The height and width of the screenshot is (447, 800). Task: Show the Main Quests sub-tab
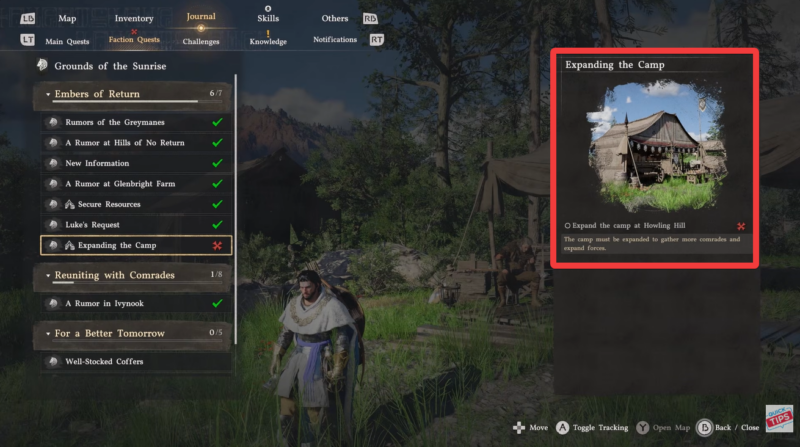coord(66,40)
